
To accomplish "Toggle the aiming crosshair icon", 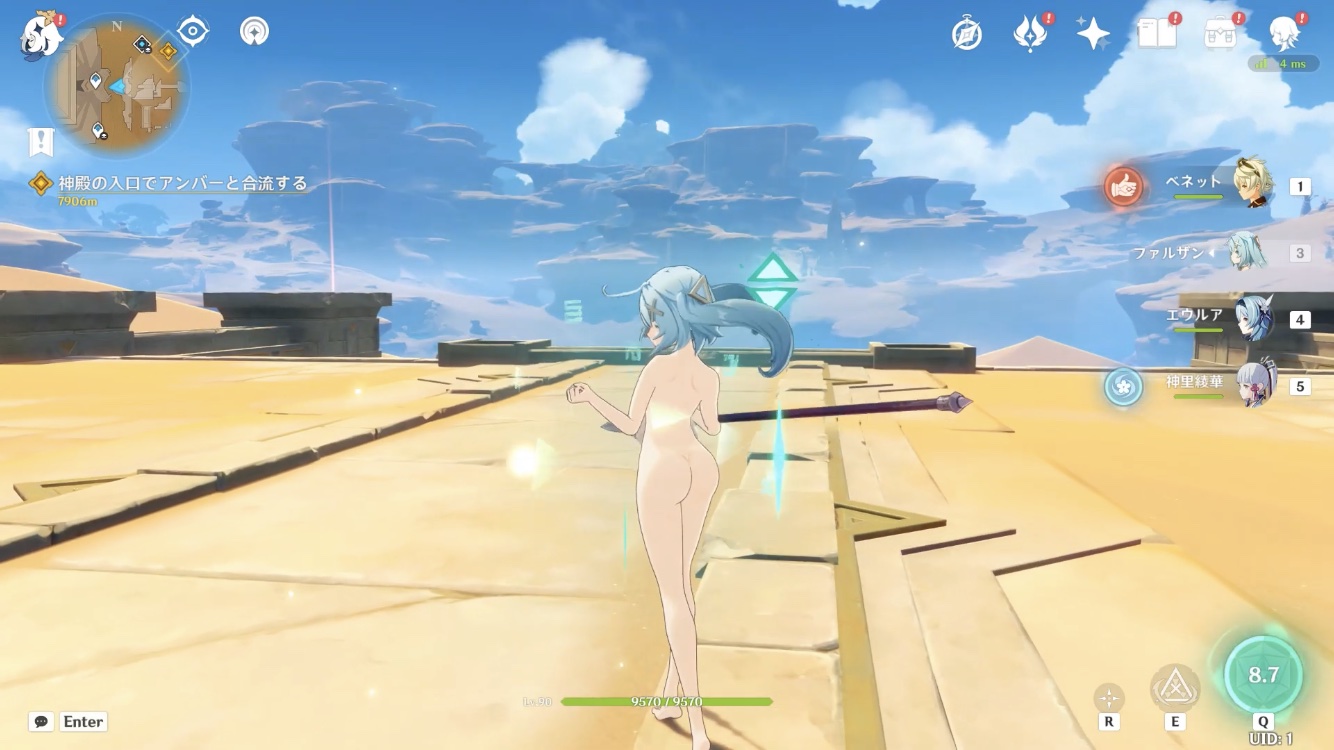I will [x=1109, y=698].
